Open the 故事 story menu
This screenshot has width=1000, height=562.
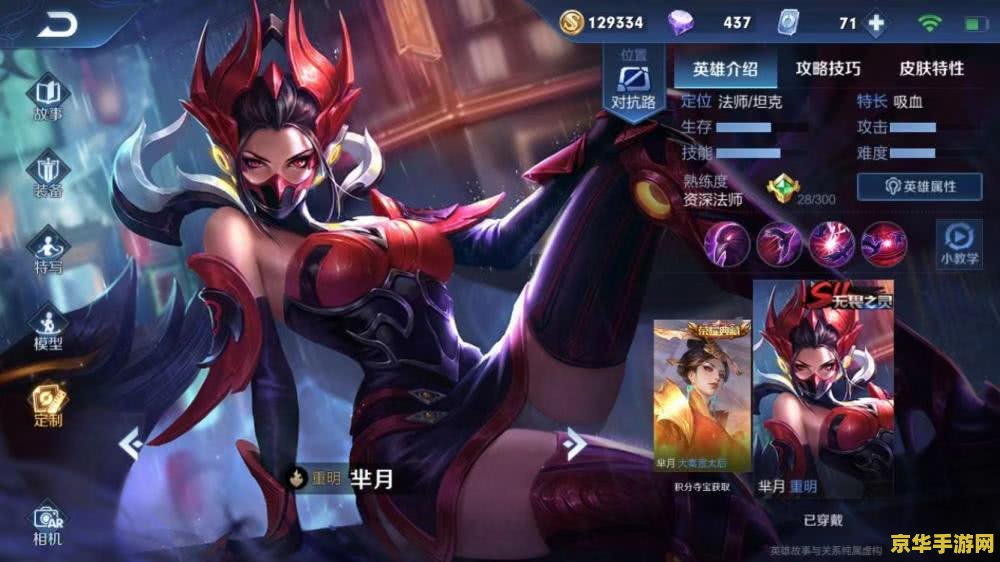(48, 98)
